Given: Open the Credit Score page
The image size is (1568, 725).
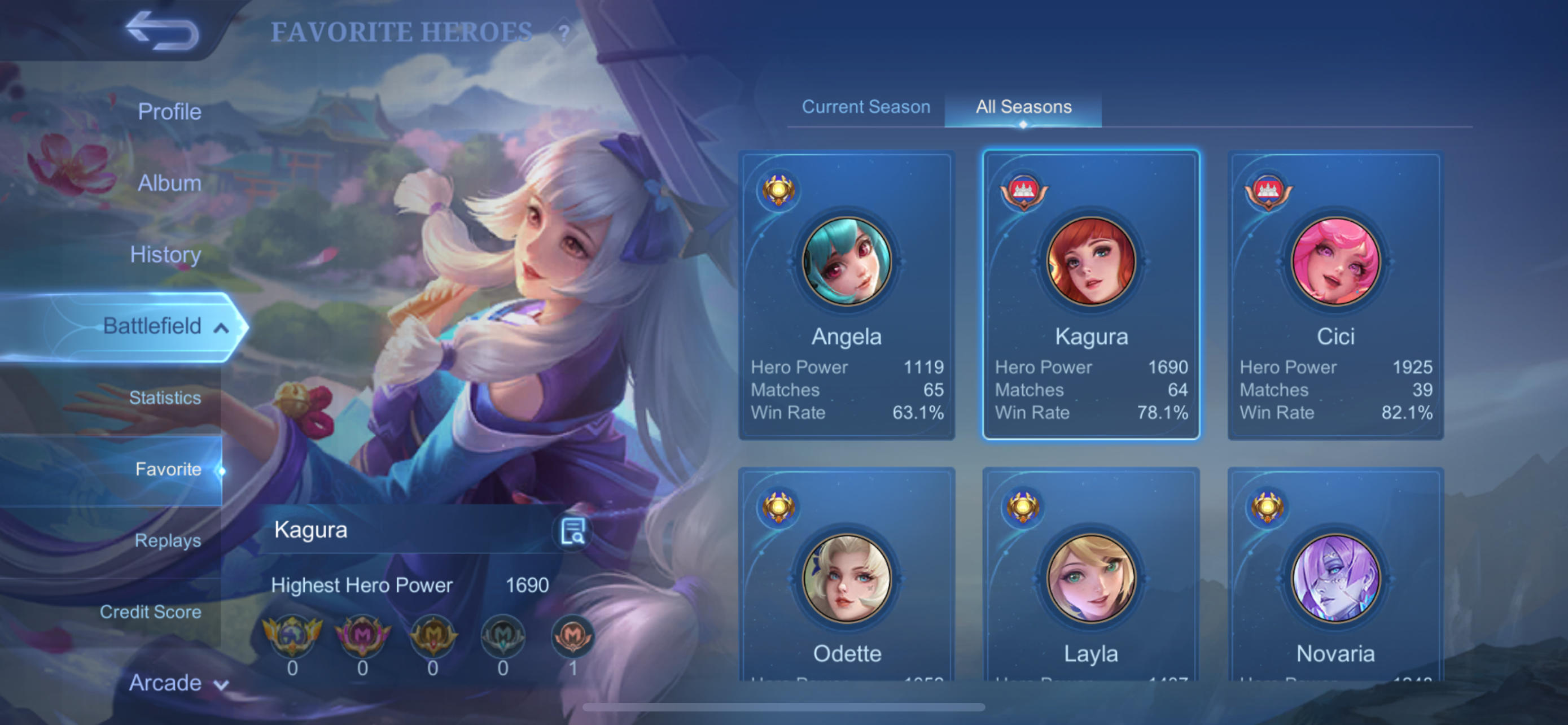Looking at the screenshot, I should tap(150, 612).
